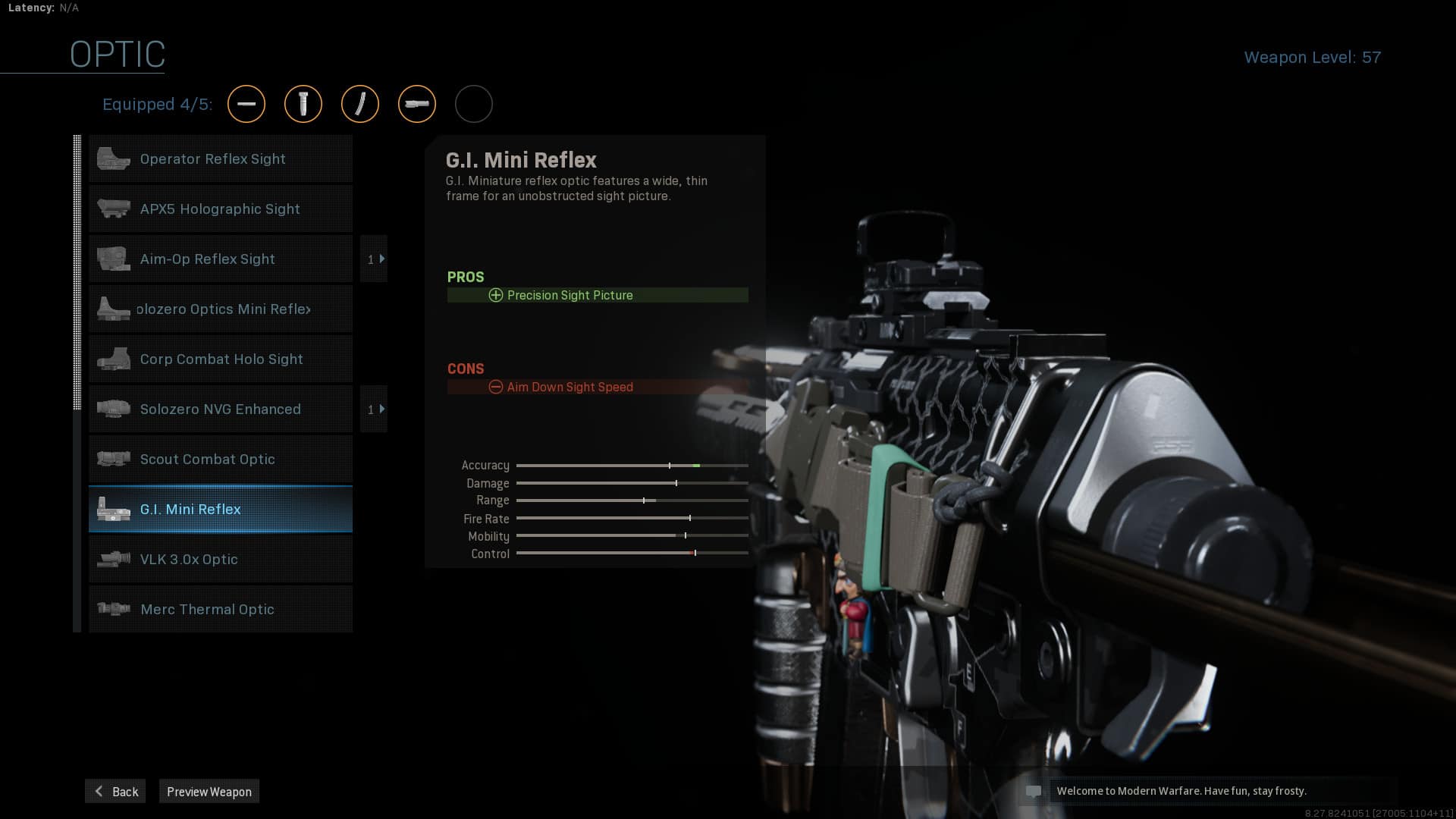Select the equipped muzzle attachment slot icon
Image resolution: width=1456 pixels, height=819 pixels.
[x=246, y=104]
